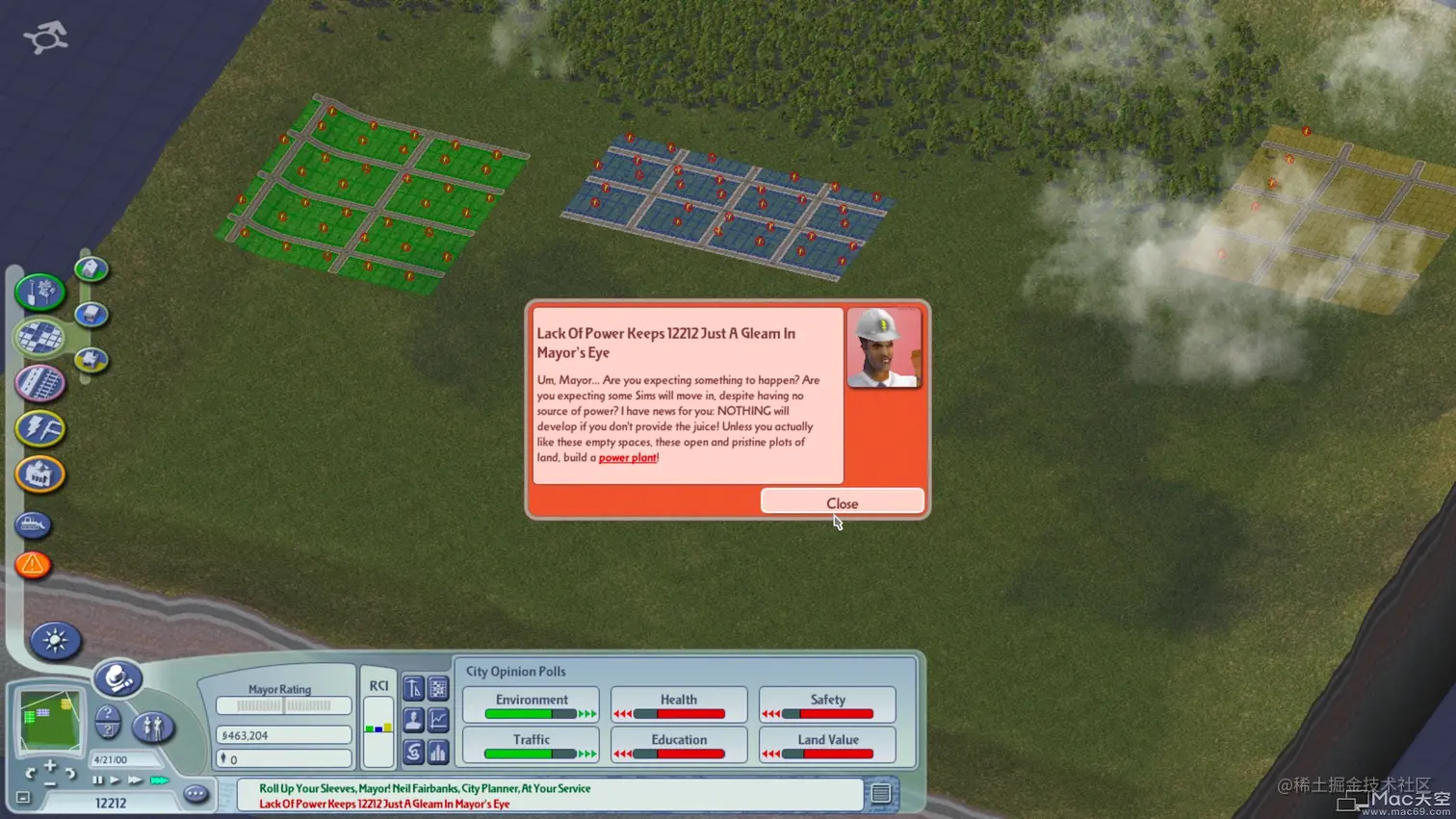Screen dimensions: 1456x819
Task: Open the transportation roads and rails menu
Action: click(x=39, y=383)
